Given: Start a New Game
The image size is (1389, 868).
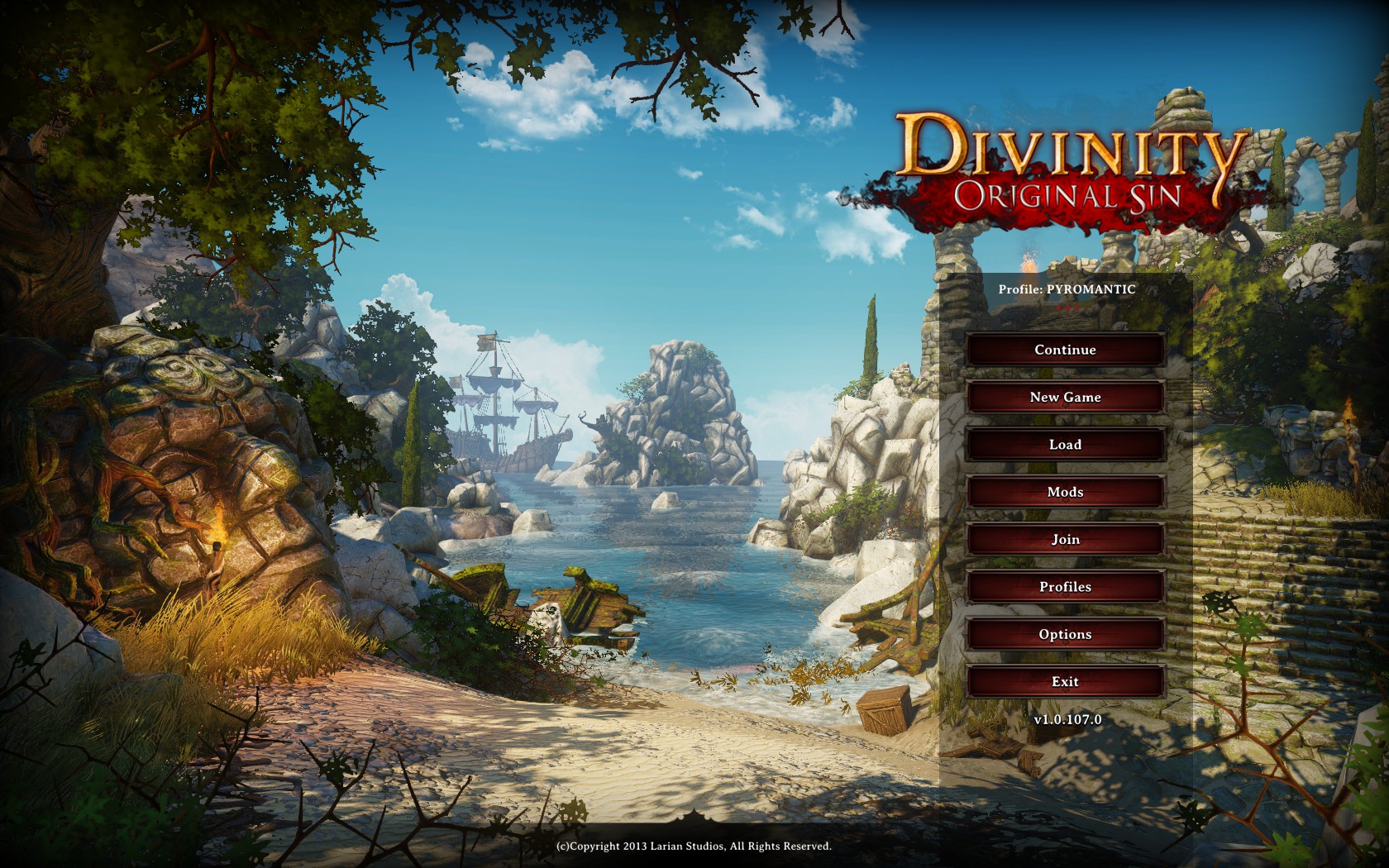Looking at the screenshot, I should click(x=1067, y=397).
